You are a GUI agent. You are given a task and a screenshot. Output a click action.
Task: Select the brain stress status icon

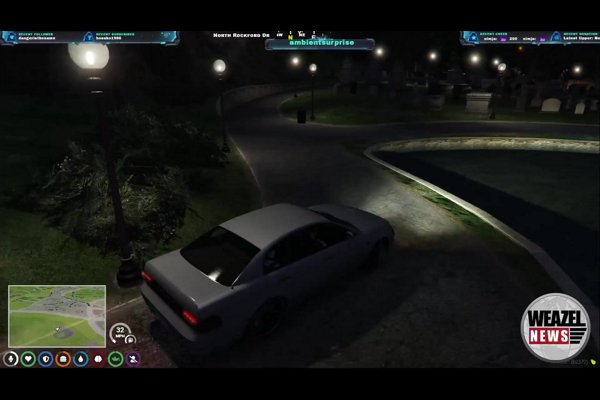(x=98, y=359)
